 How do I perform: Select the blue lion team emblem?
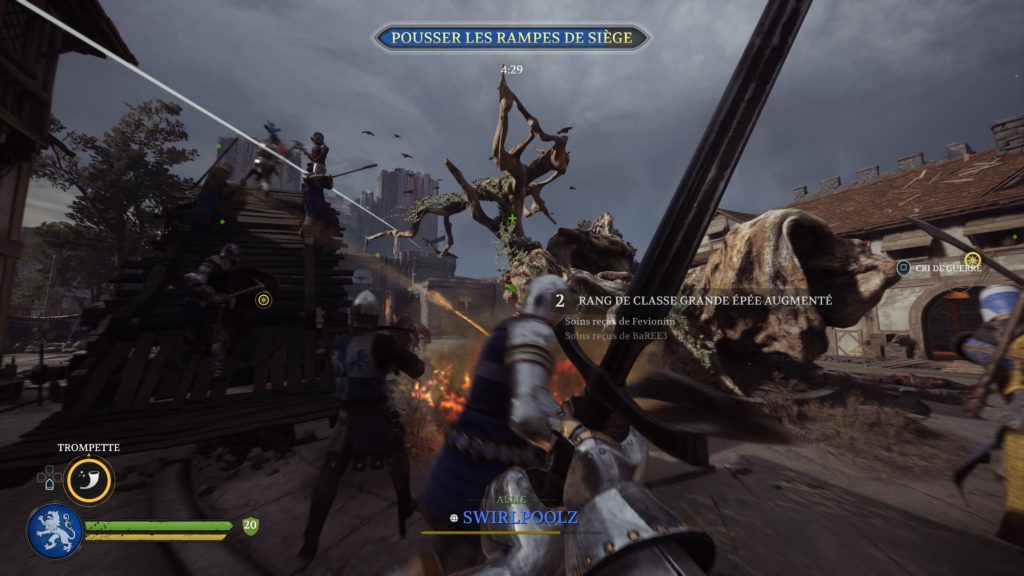tap(54, 530)
